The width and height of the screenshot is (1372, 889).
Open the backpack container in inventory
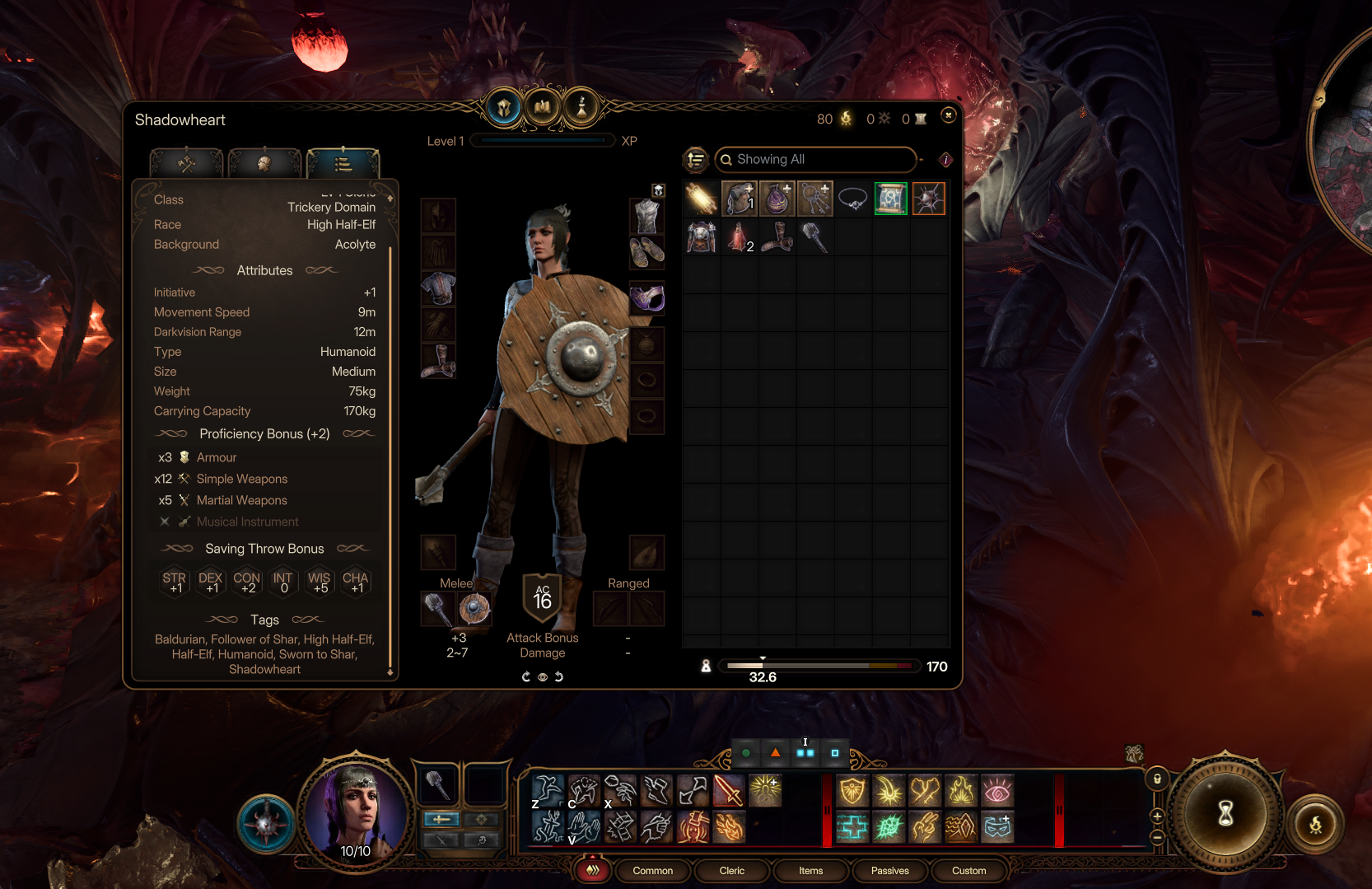pyautogui.click(x=739, y=199)
